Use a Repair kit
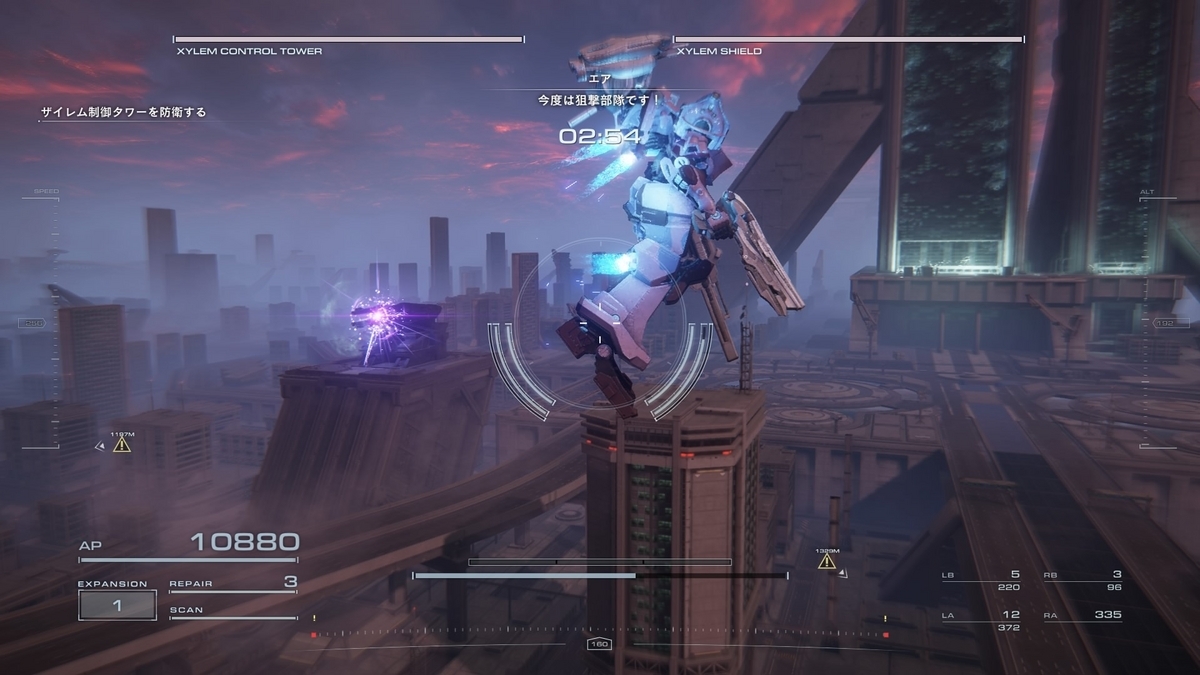 pyautogui.click(x=233, y=583)
